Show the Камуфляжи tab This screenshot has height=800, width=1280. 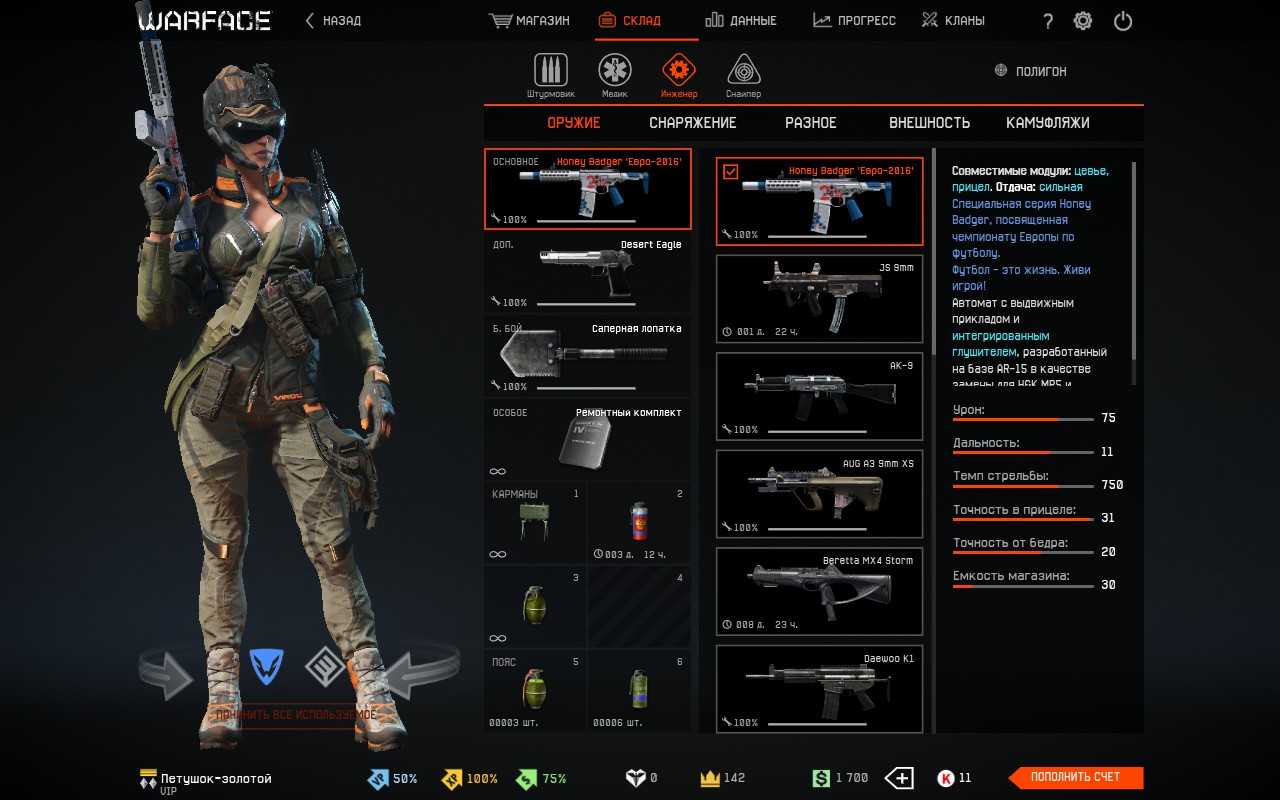[x=1047, y=123]
